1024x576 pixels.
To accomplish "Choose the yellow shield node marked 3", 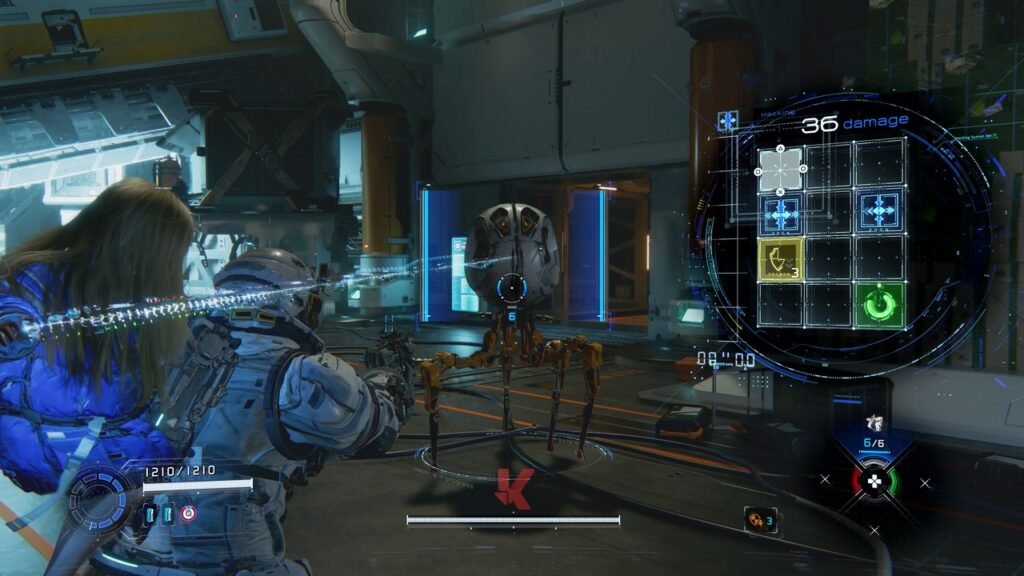I will click(782, 259).
